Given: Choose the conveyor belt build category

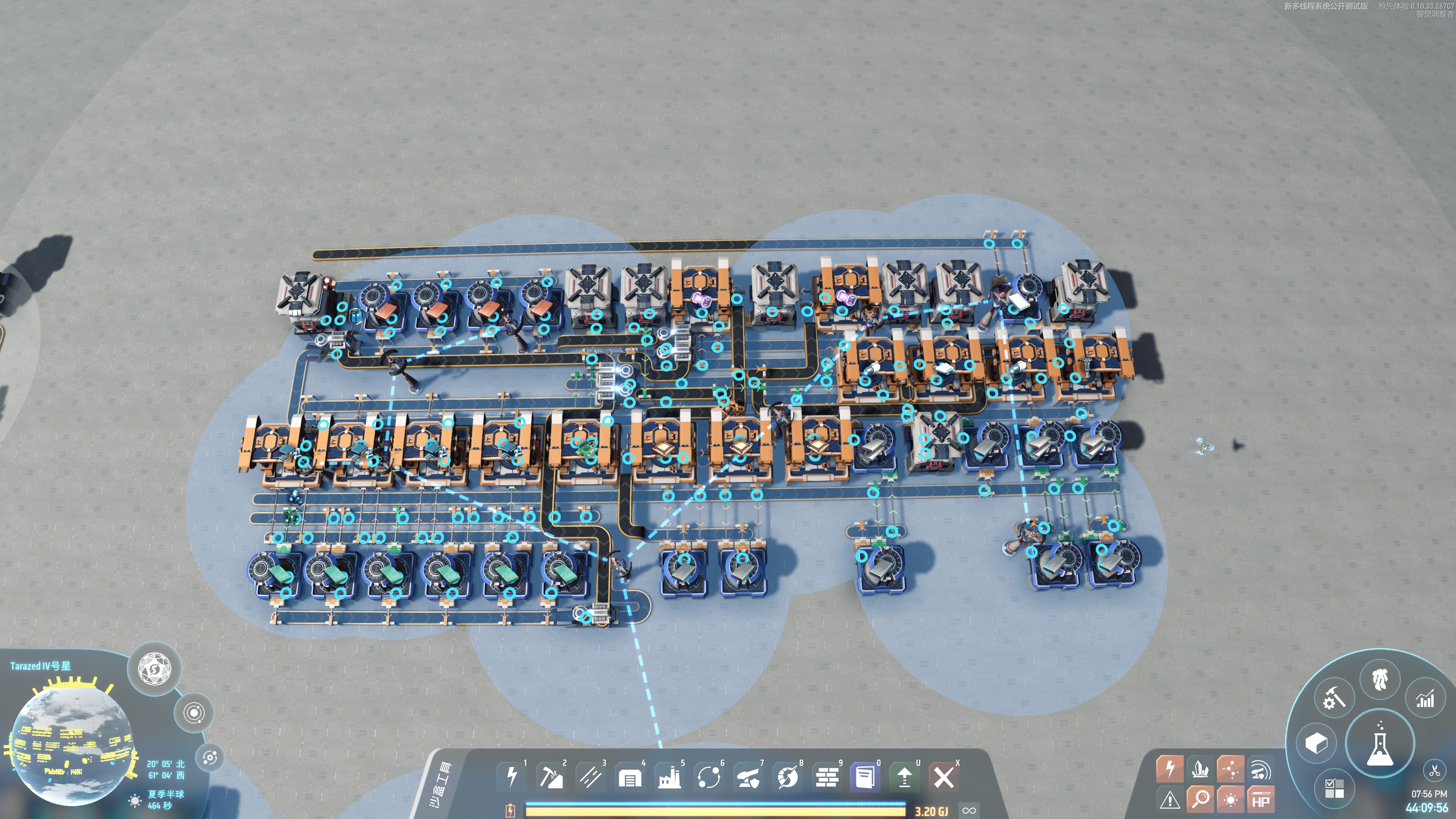Looking at the screenshot, I should 590,777.
